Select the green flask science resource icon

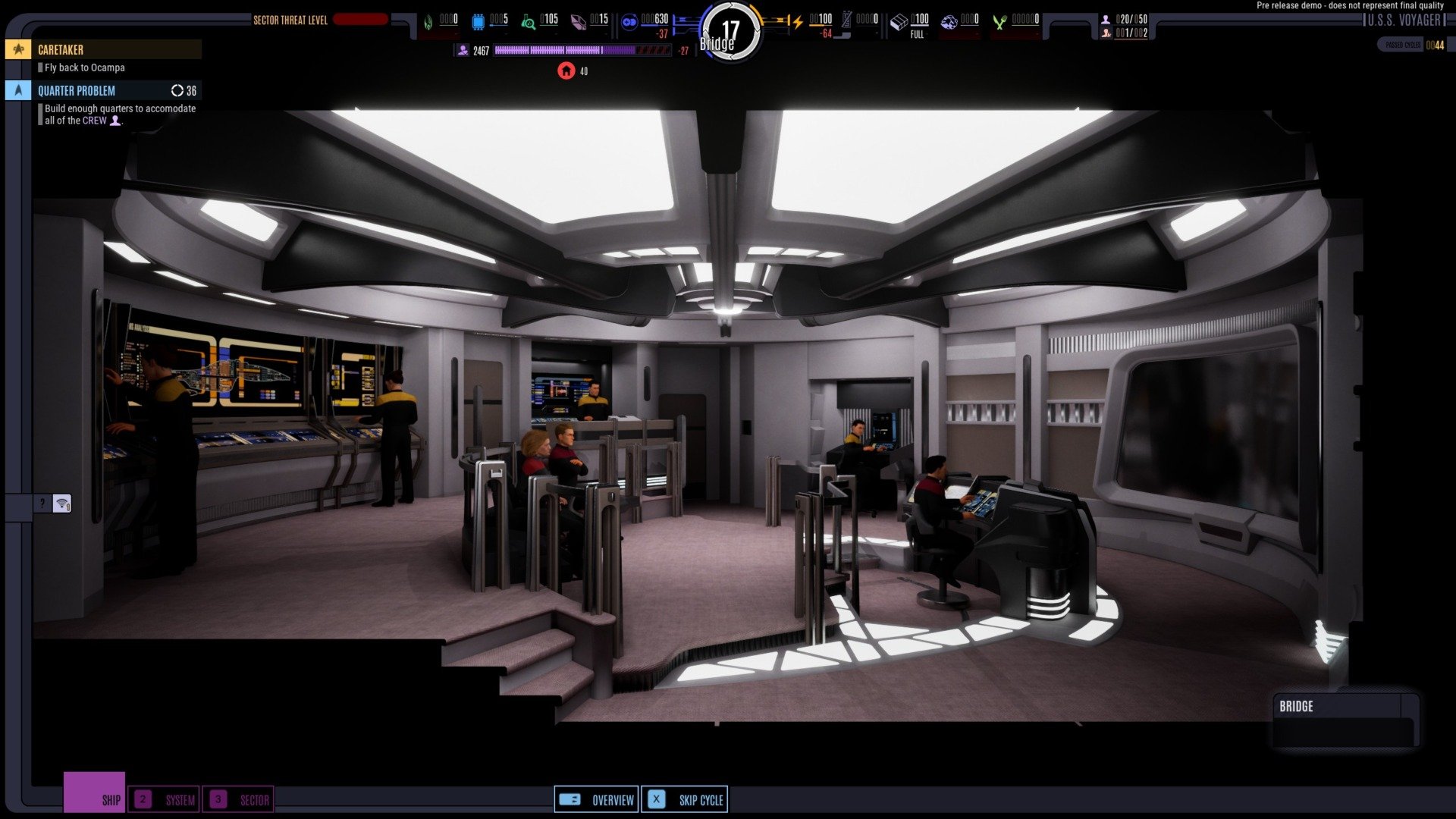coord(528,22)
